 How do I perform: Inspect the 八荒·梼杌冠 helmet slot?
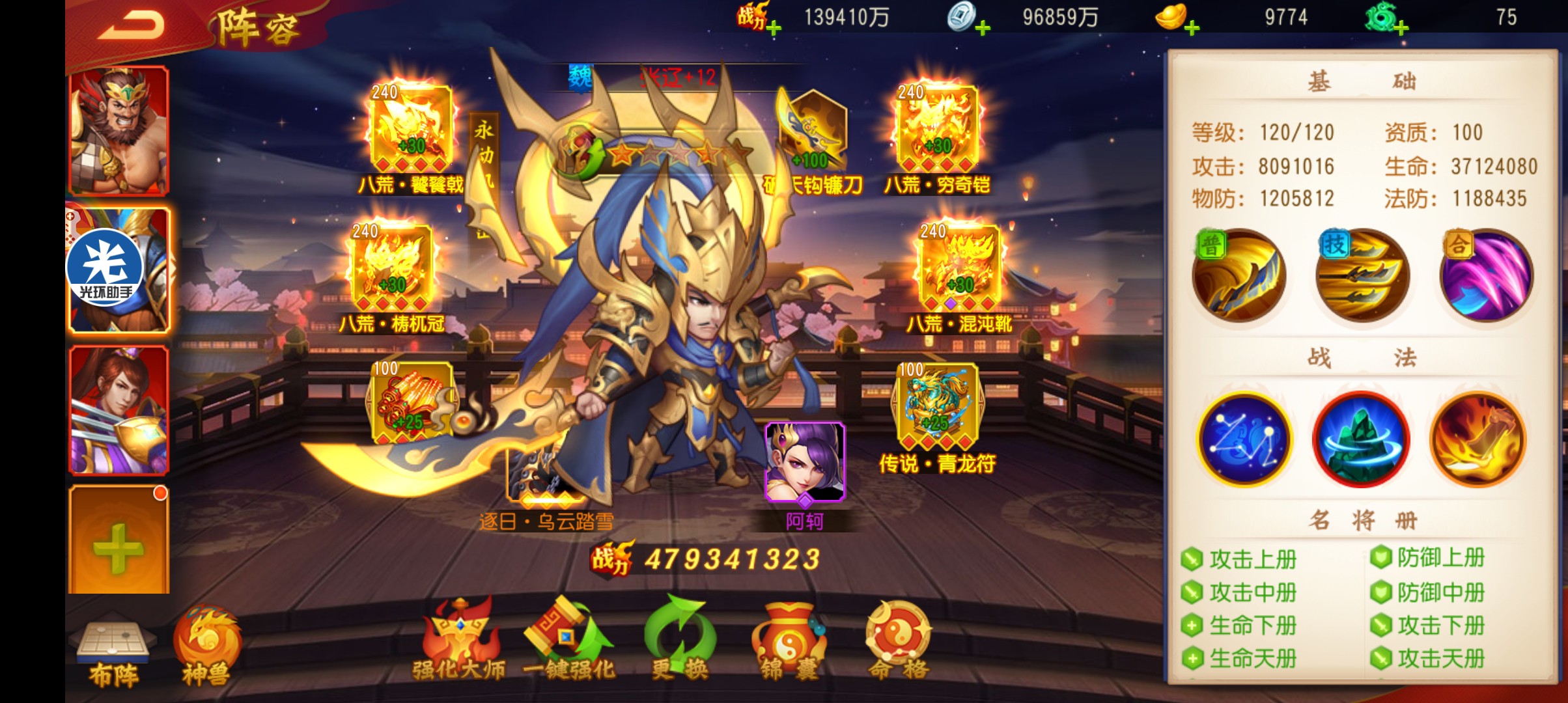tap(391, 270)
